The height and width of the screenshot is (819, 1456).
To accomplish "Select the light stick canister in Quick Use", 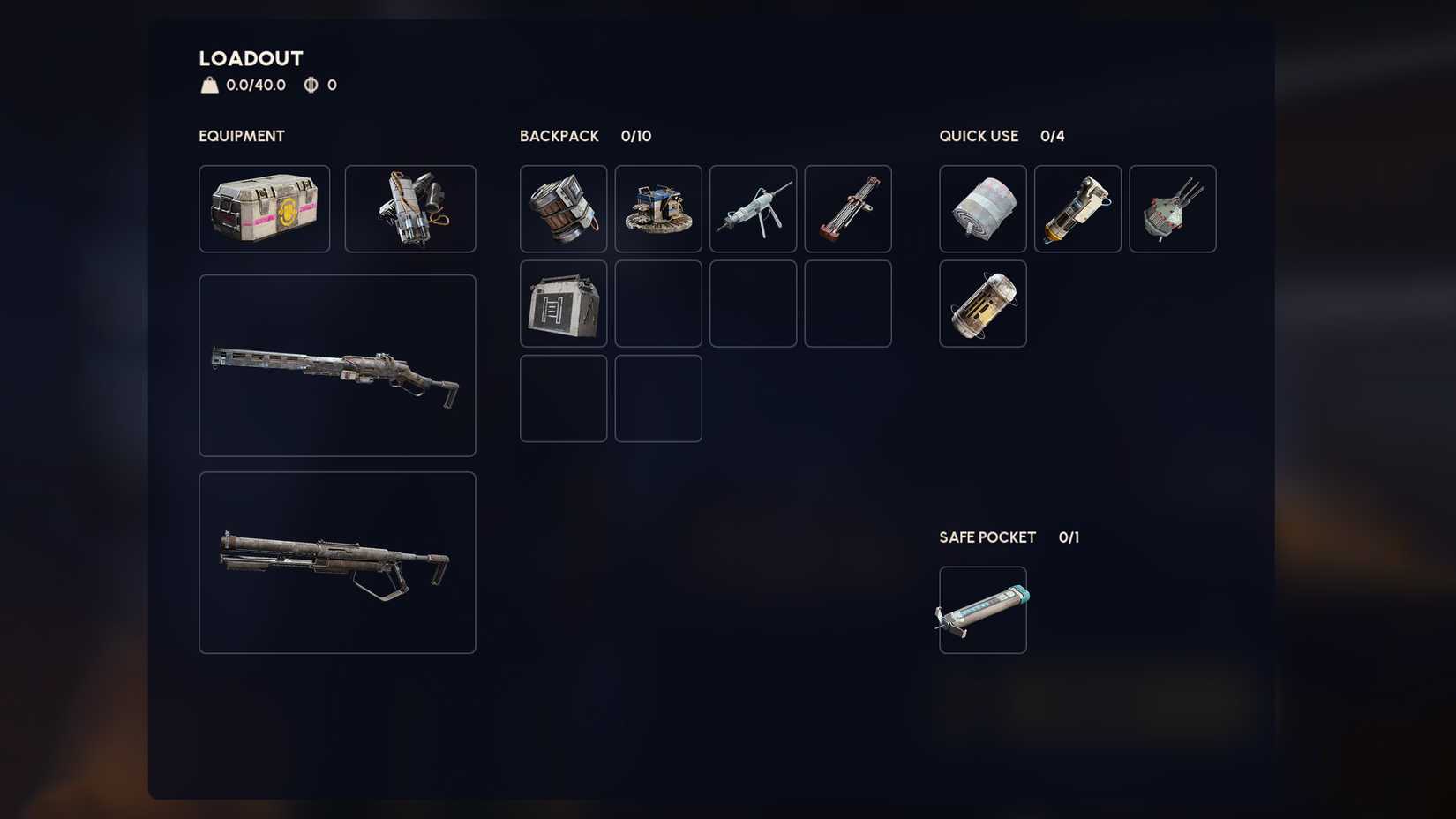I will [x=982, y=304].
